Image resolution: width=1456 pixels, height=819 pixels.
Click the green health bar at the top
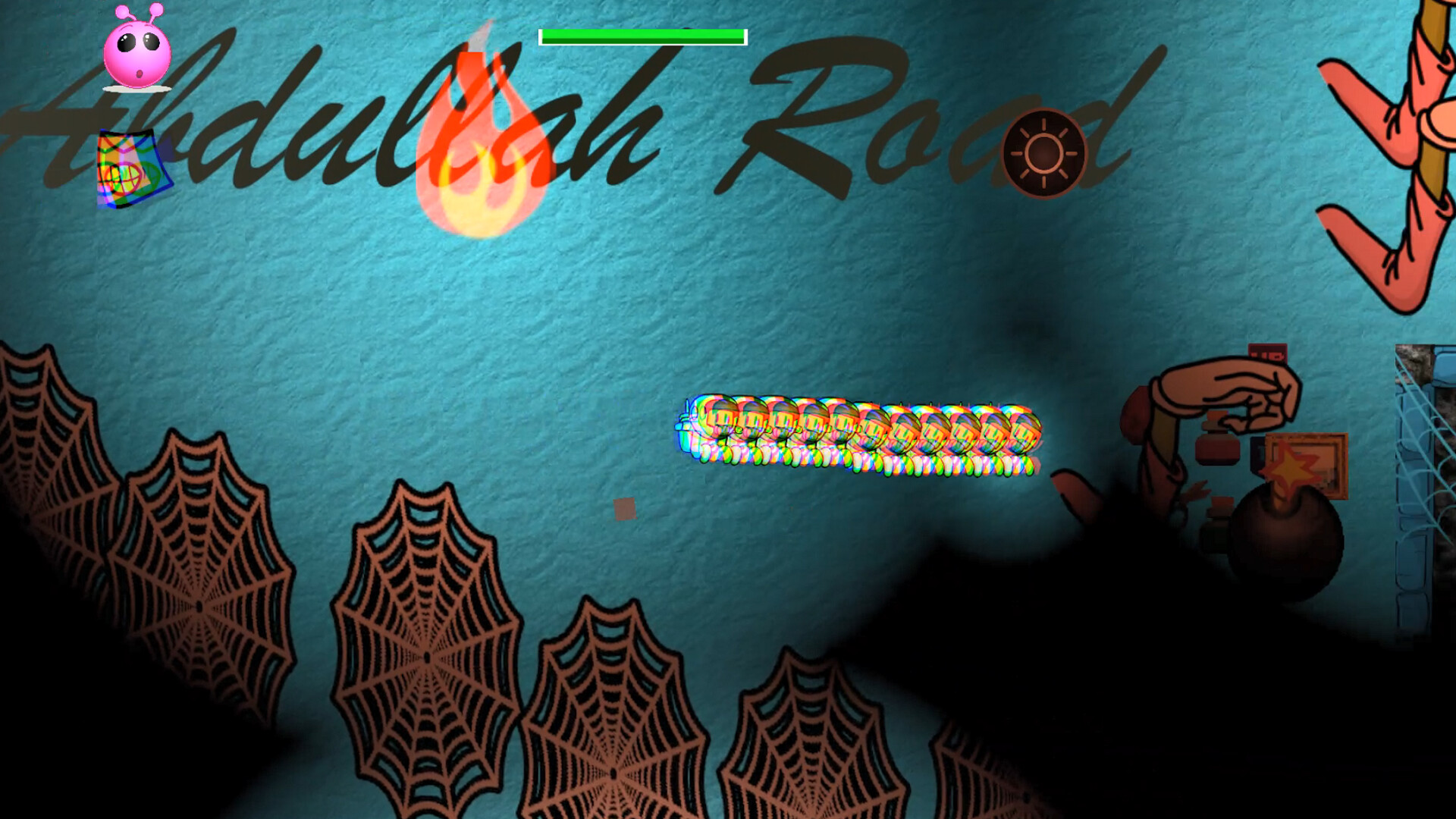tap(643, 34)
